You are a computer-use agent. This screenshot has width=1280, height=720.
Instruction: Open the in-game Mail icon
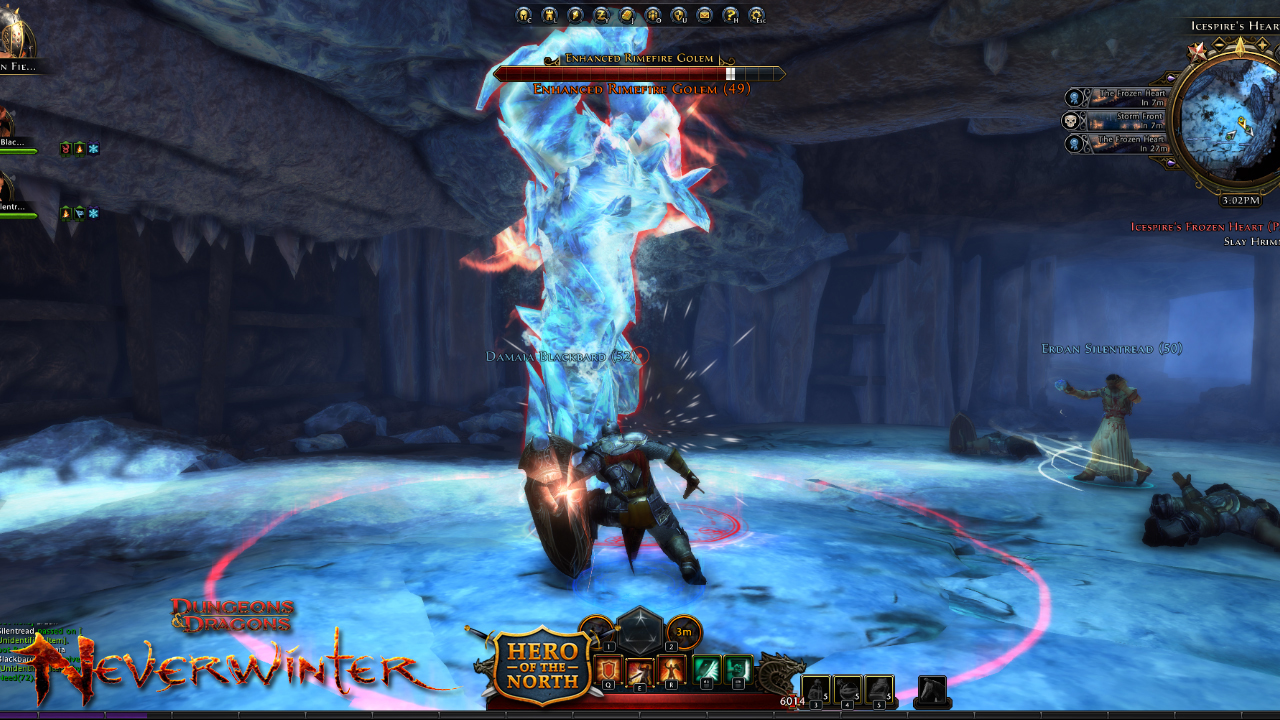pos(703,15)
